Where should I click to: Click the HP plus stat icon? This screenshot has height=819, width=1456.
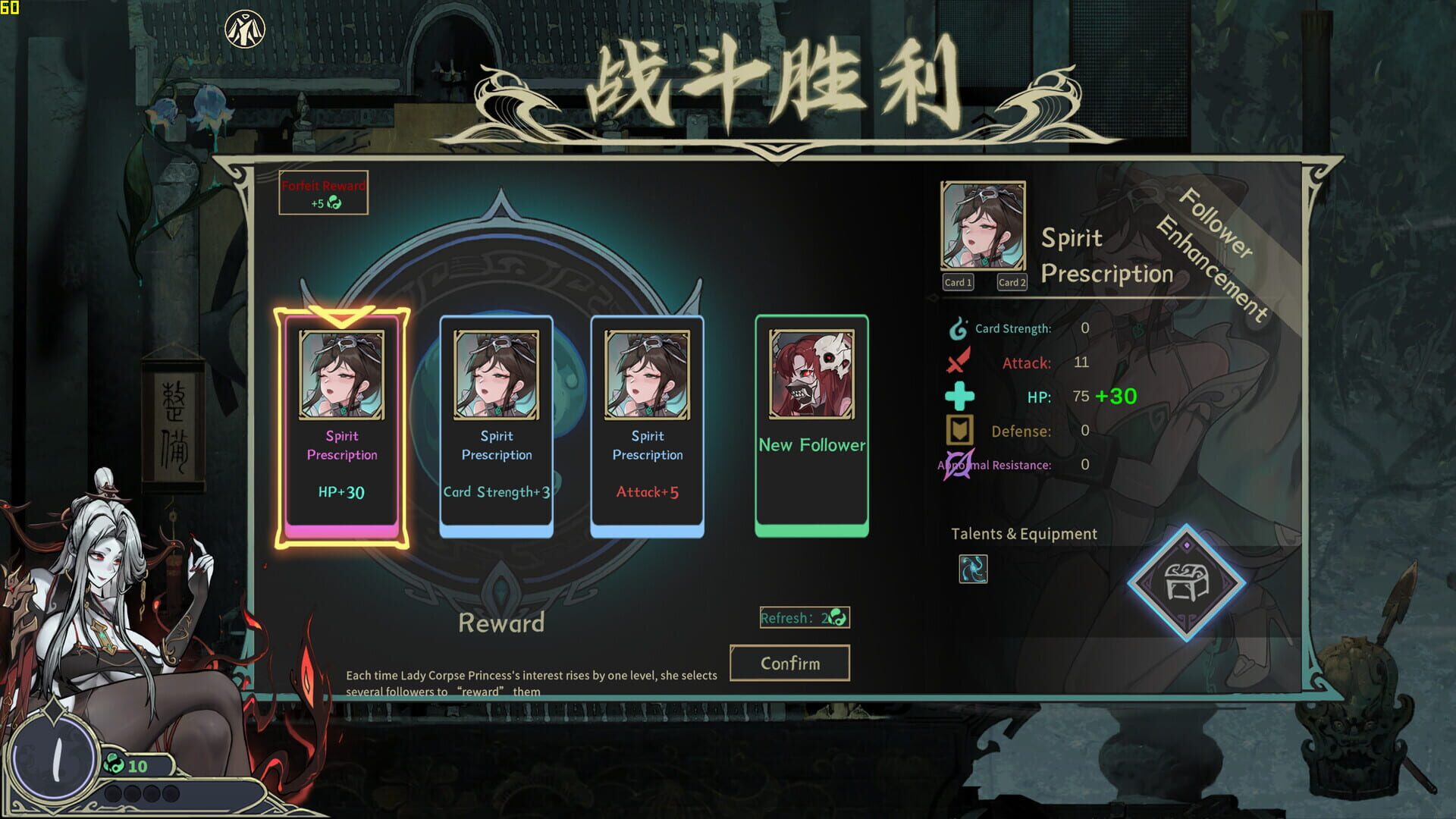point(960,396)
